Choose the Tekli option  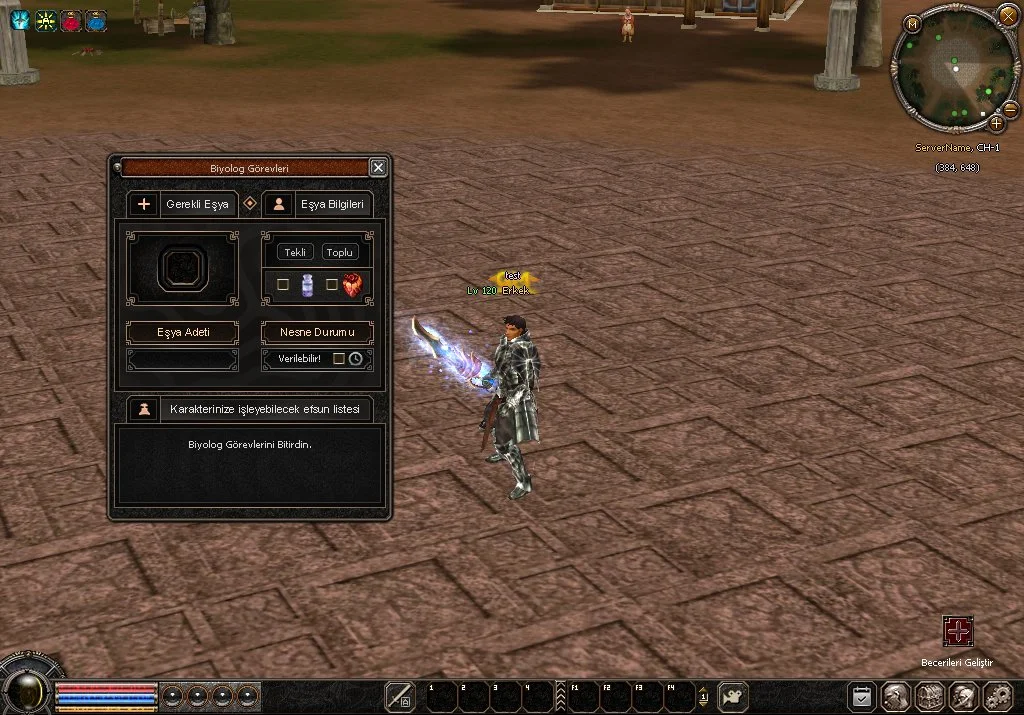click(x=295, y=252)
